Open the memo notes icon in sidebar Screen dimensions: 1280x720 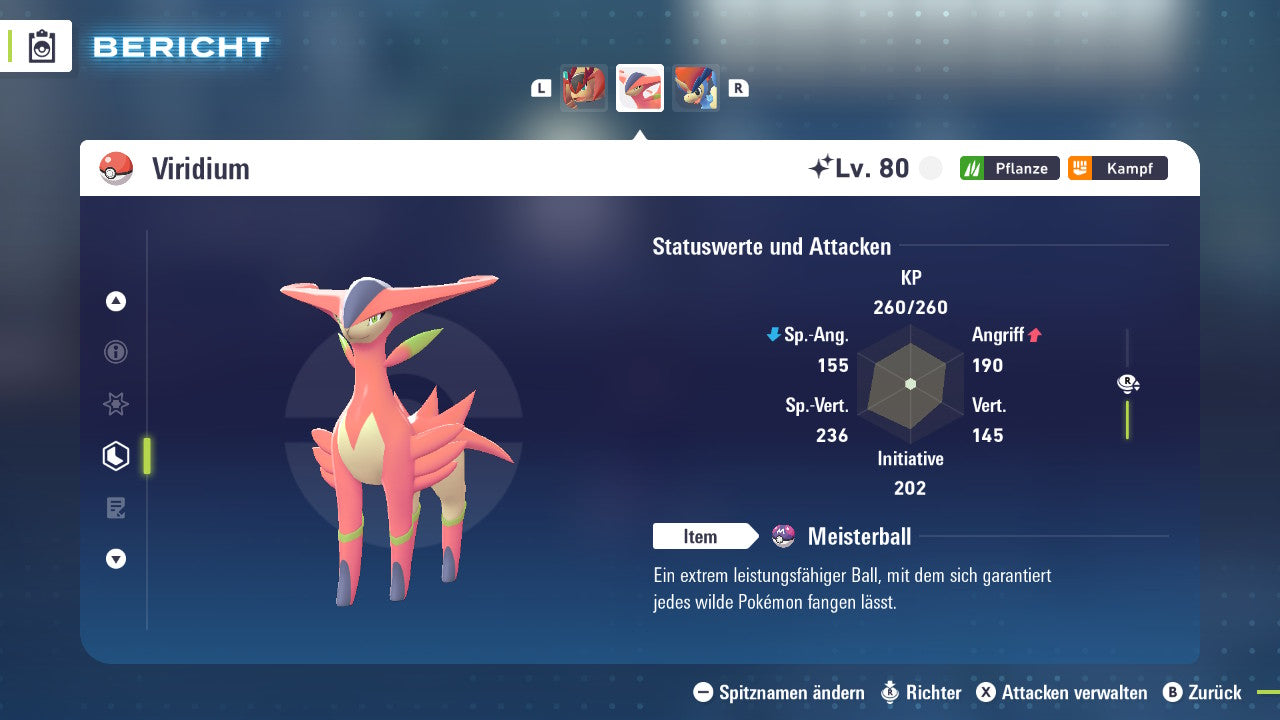point(115,508)
